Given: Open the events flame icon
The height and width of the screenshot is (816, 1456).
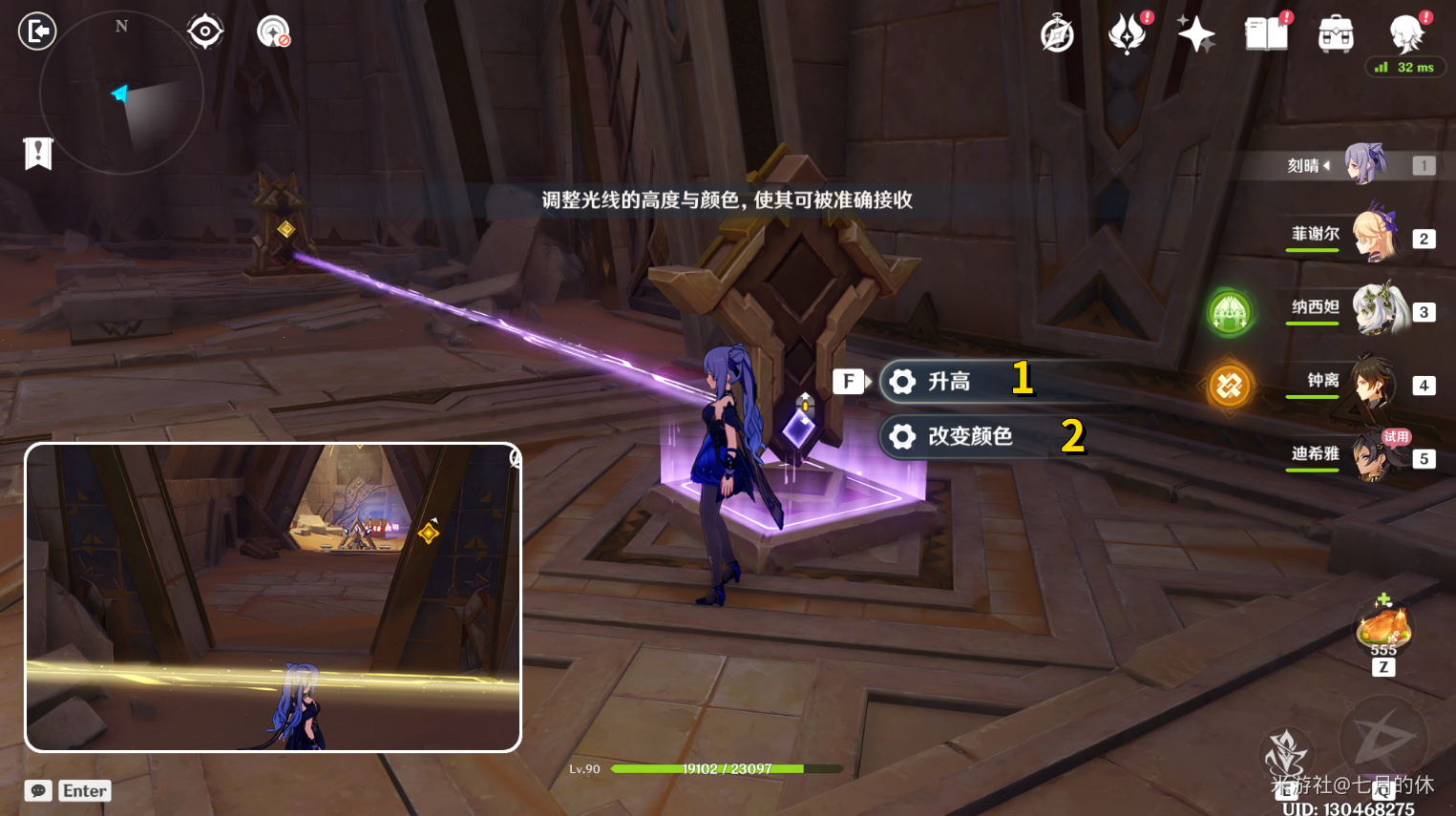Looking at the screenshot, I should coord(1127,34).
